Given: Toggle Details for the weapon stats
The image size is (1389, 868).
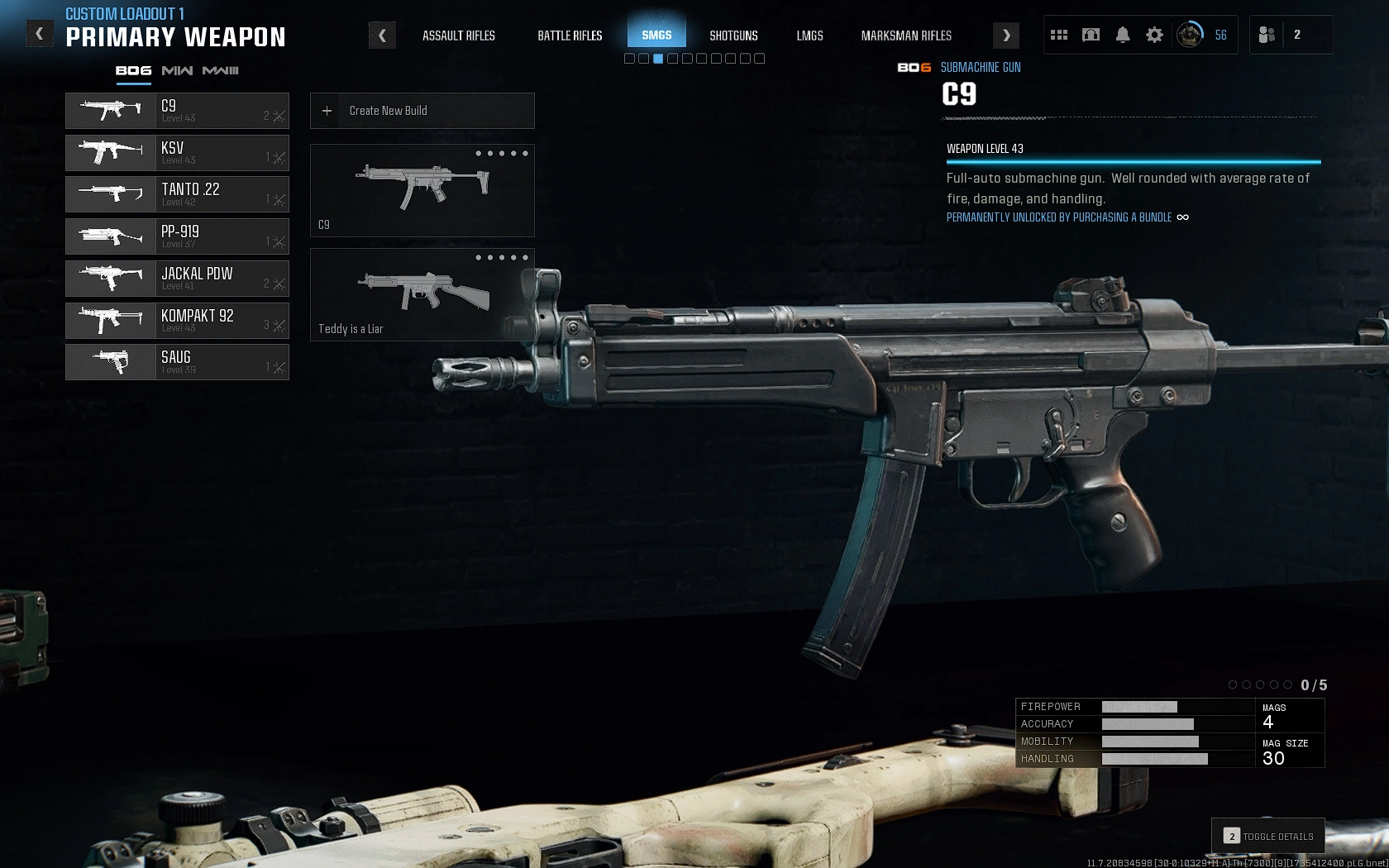Looking at the screenshot, I should 1268,837.
